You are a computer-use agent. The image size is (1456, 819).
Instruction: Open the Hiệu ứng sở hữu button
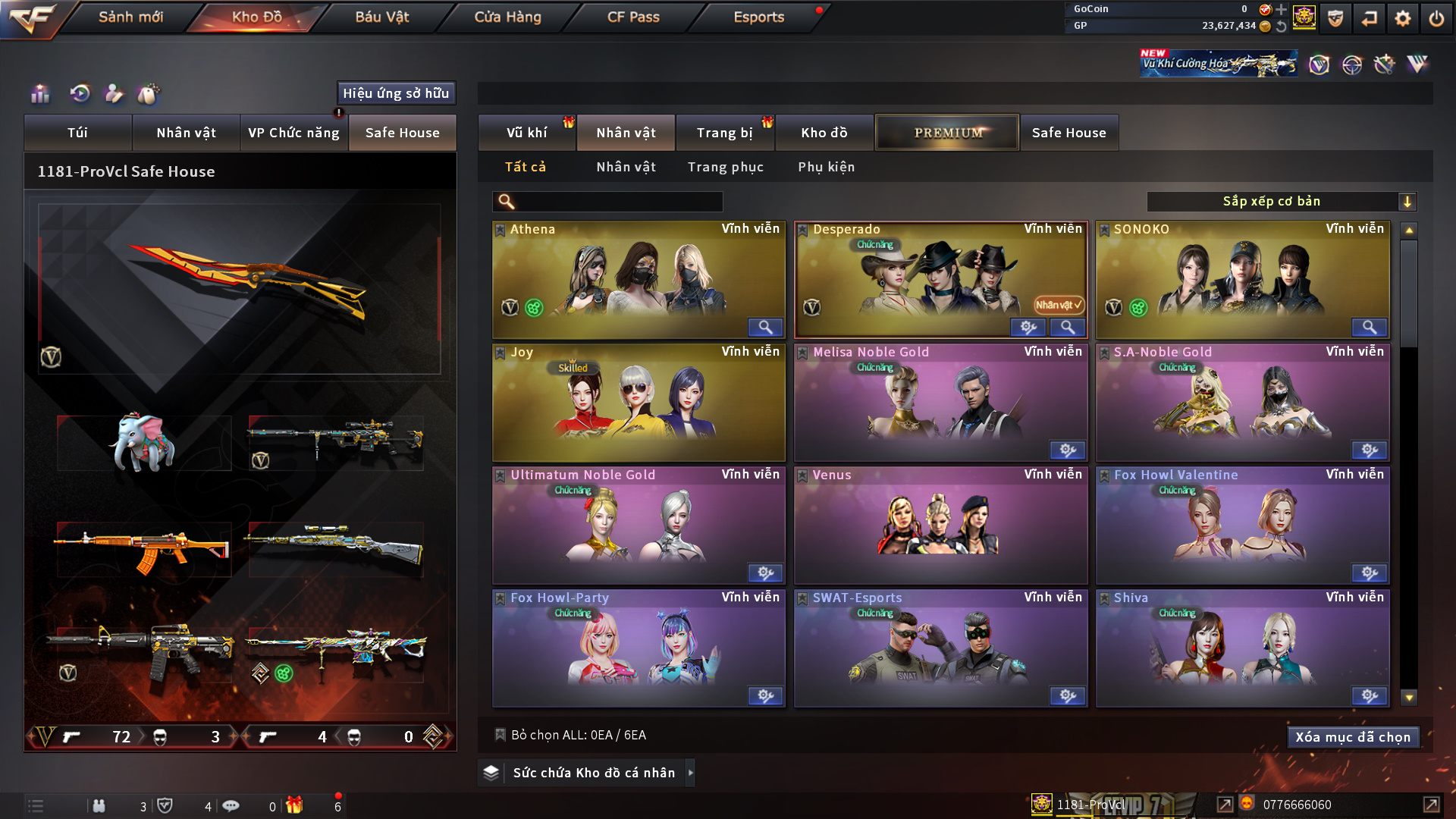[396, 93]
